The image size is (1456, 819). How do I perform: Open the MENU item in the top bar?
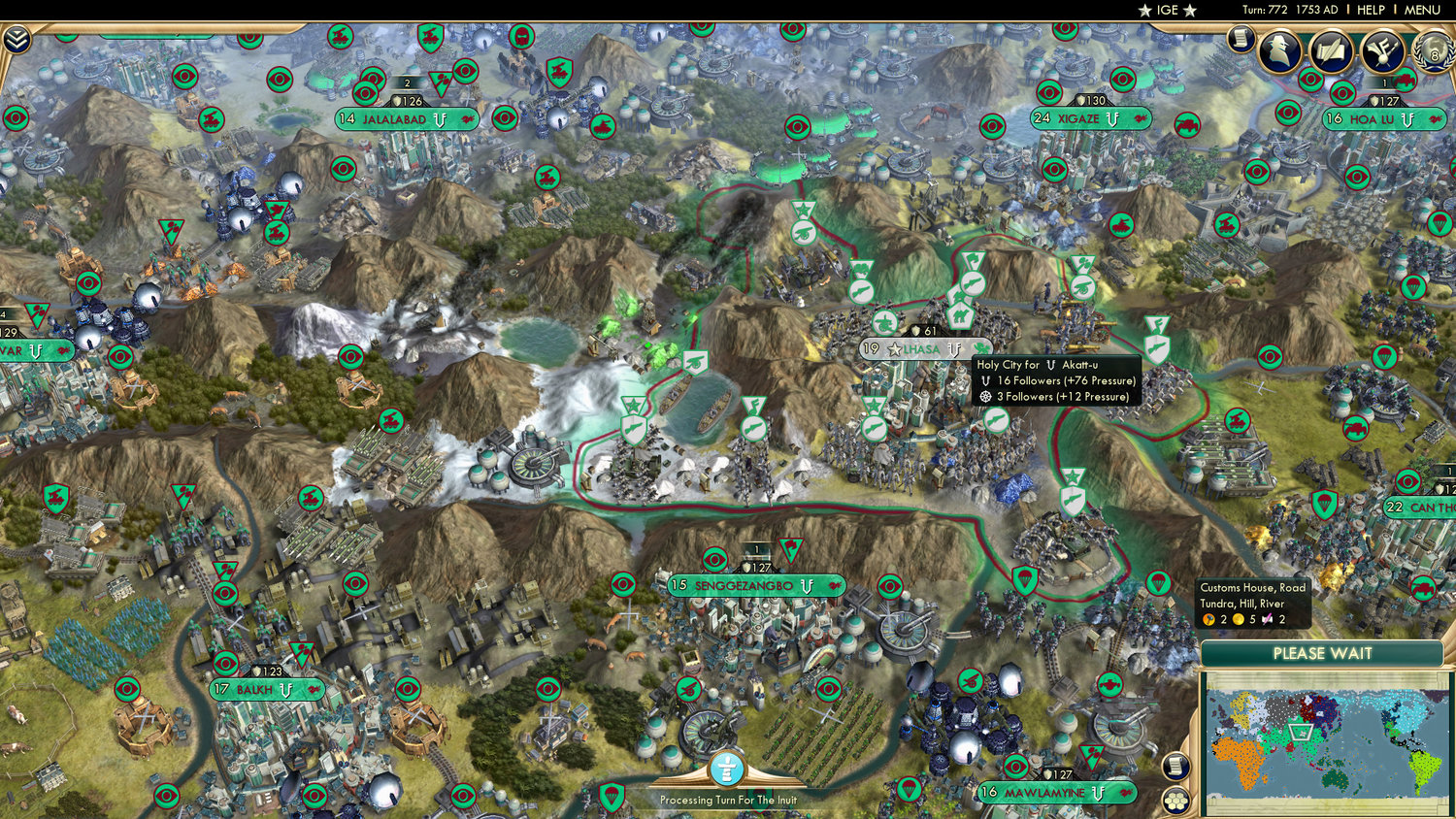(x=1420, y=10)
